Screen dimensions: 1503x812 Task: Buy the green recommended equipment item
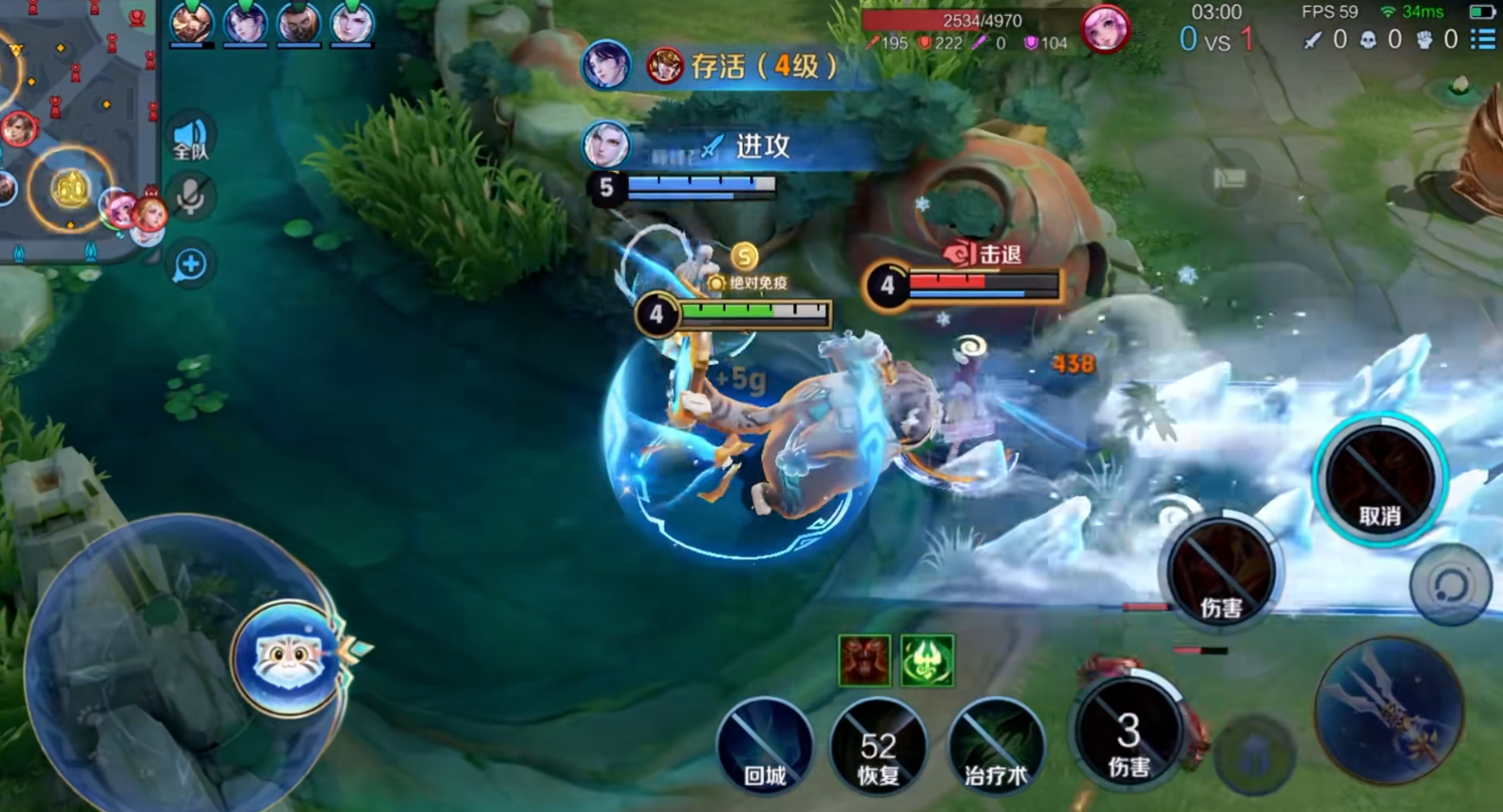click(x=926, y=659)
